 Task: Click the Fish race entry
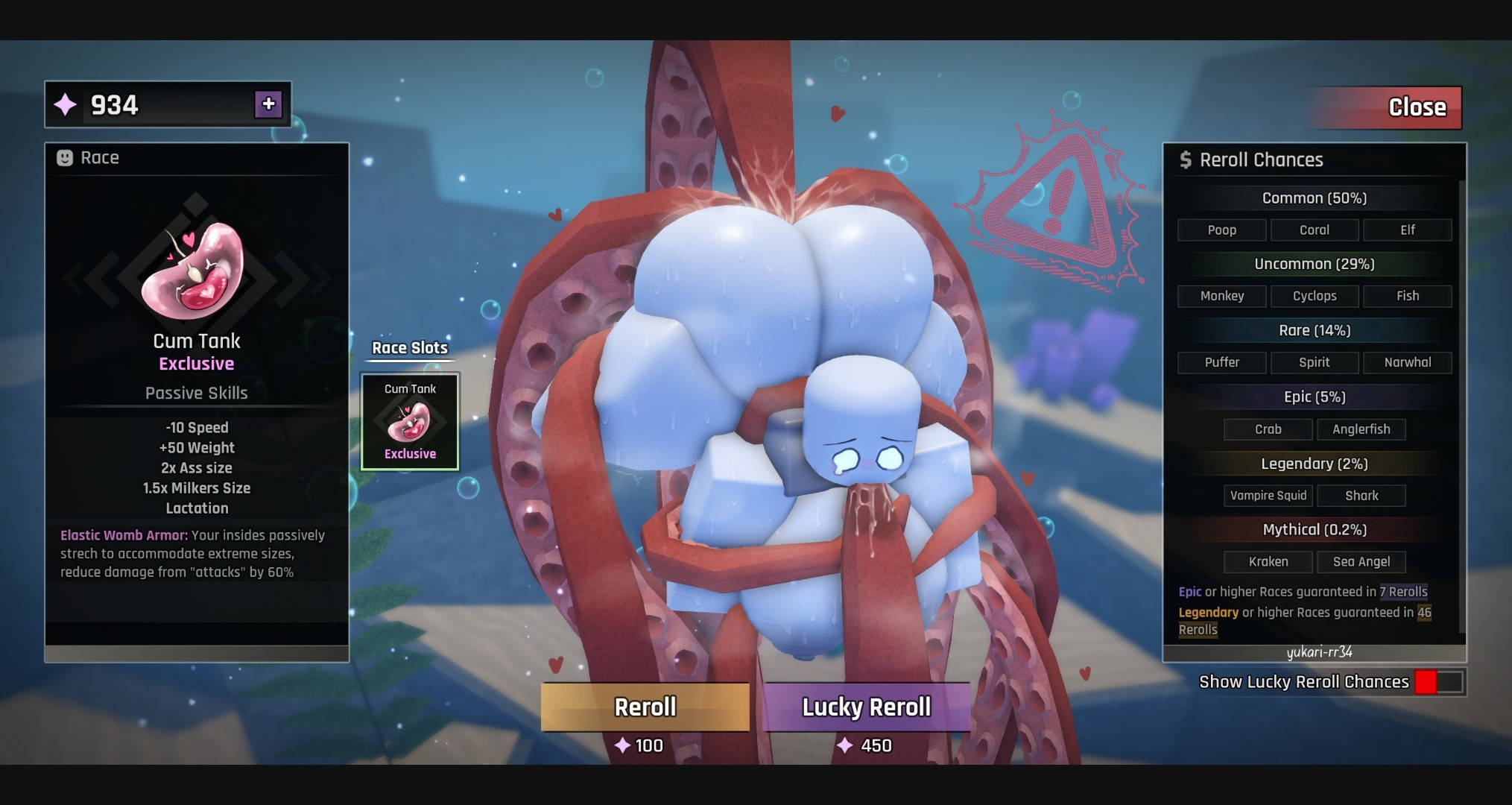1407,297
